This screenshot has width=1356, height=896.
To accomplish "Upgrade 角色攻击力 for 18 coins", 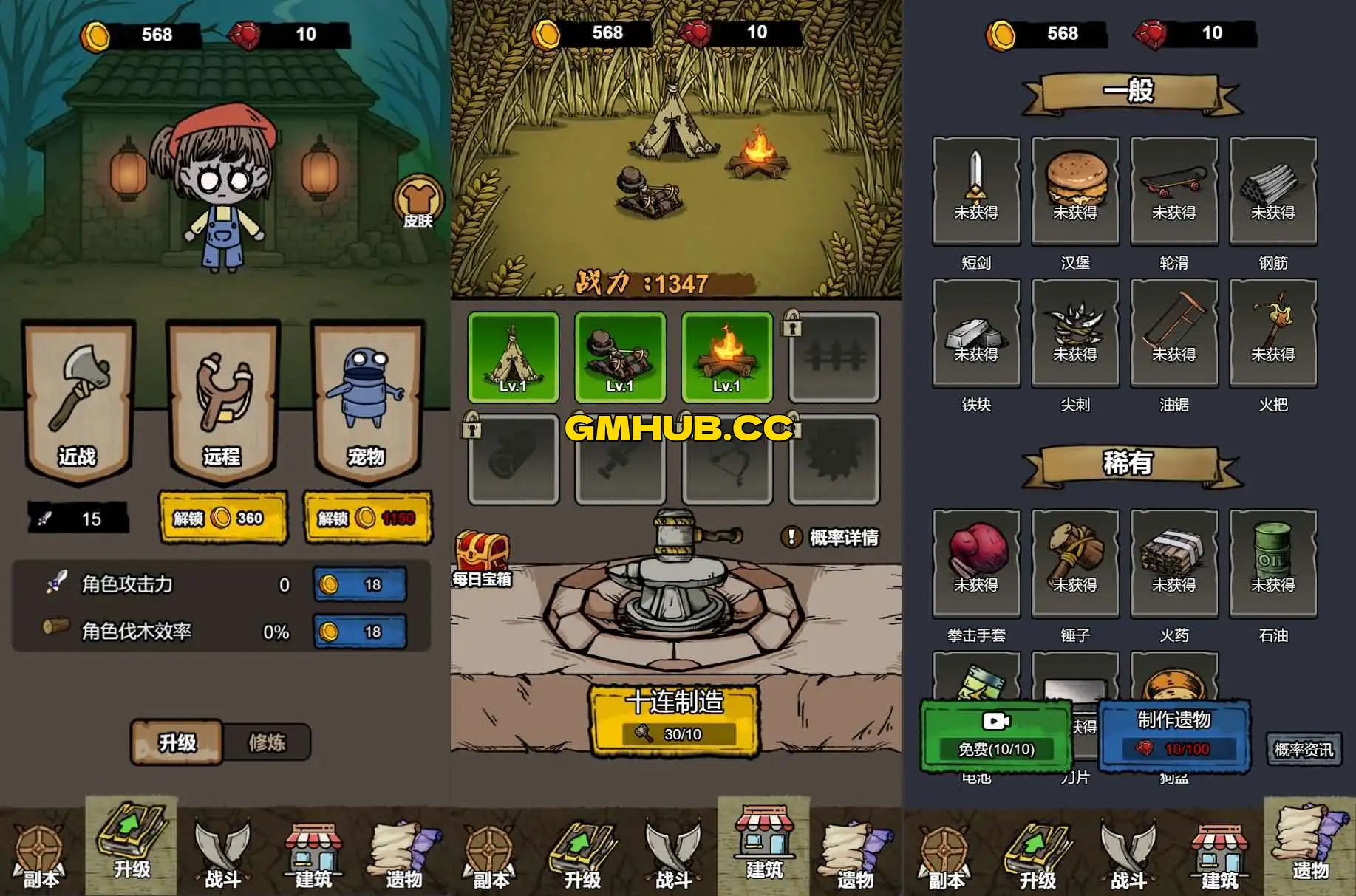I will tap(360, 585).
